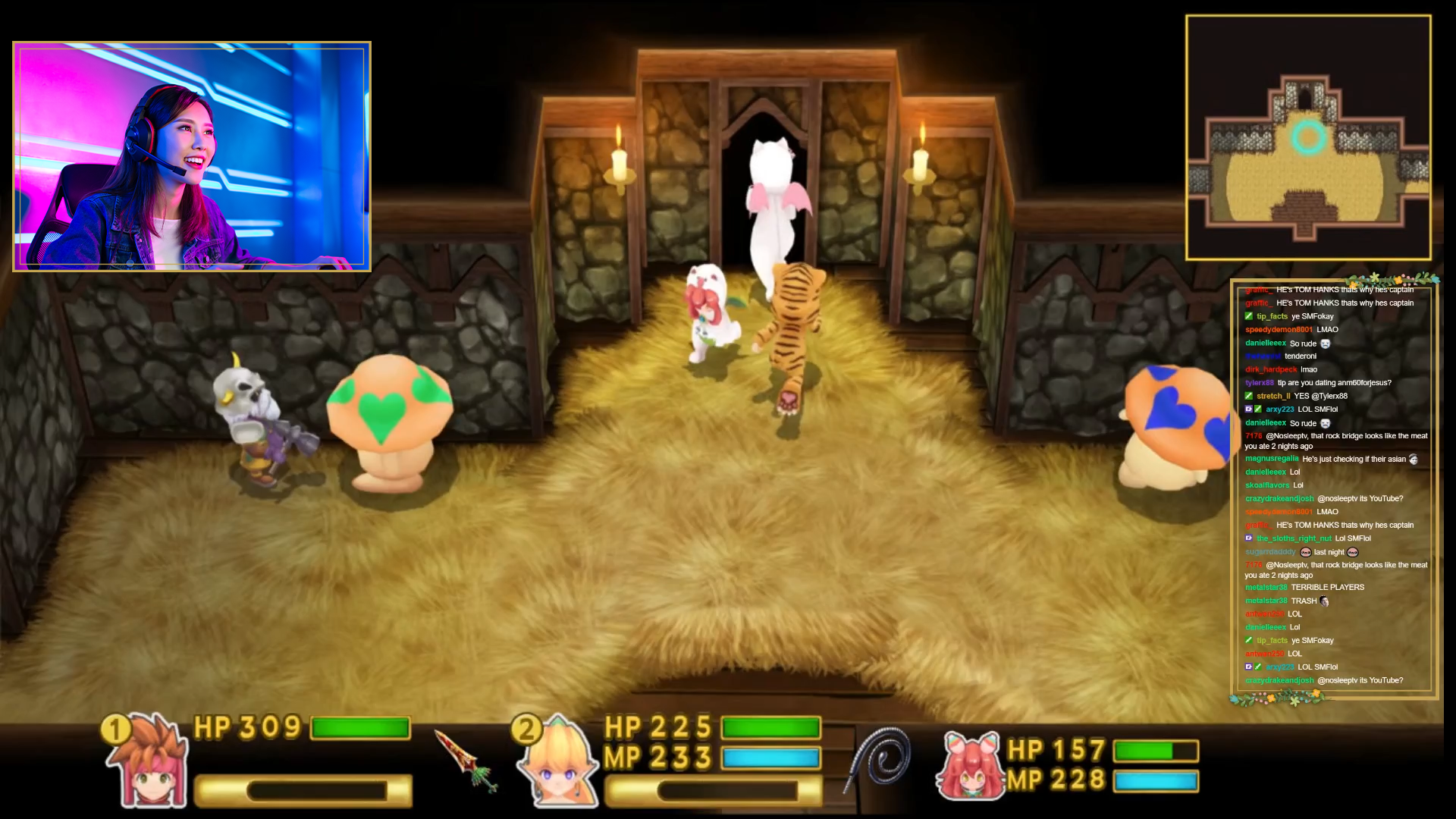1456x819 pixels.
Task: Click the stream chat overlay panel
Action: [1334, 485]
